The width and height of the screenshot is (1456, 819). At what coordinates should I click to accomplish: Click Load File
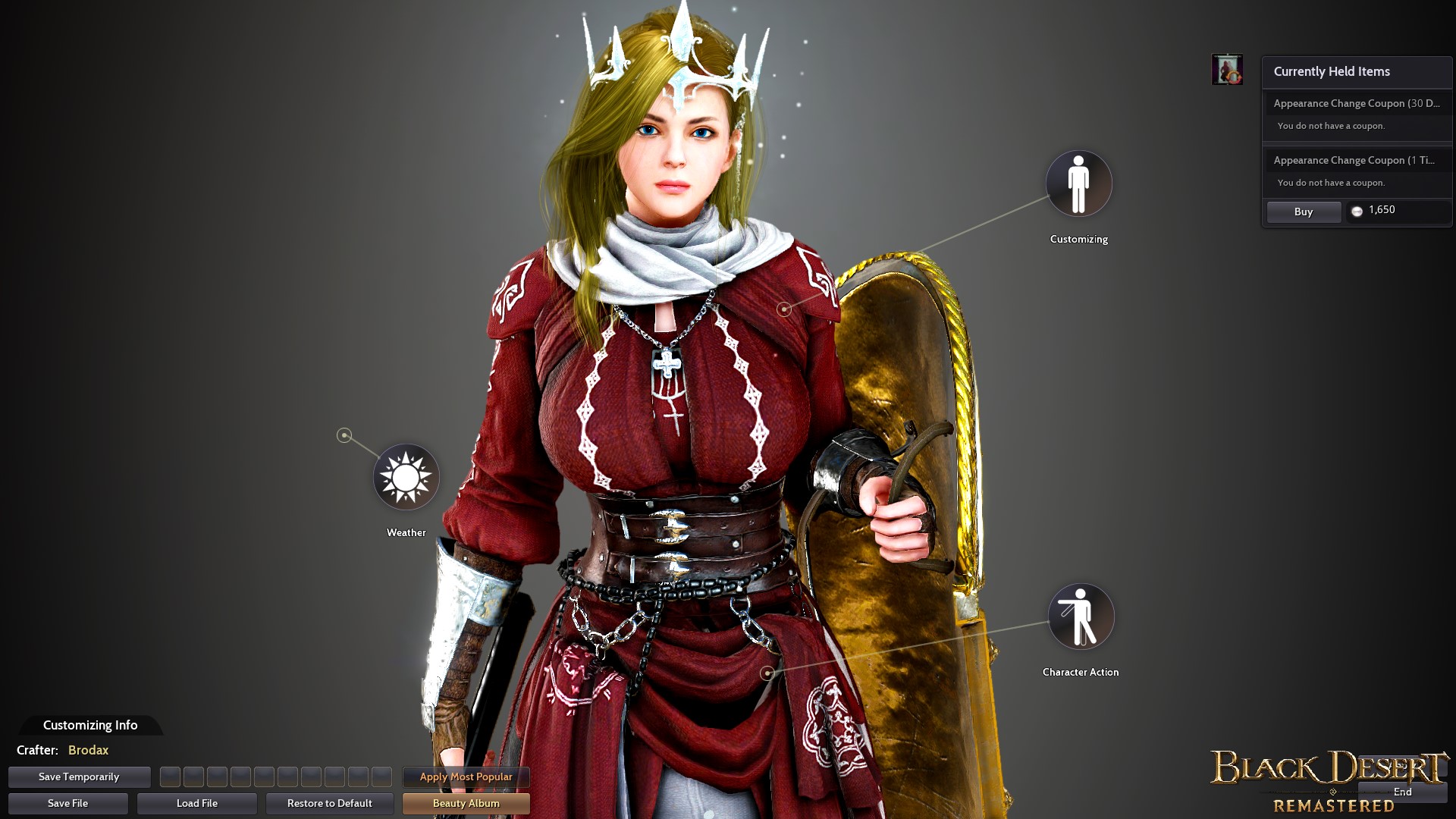196,803
